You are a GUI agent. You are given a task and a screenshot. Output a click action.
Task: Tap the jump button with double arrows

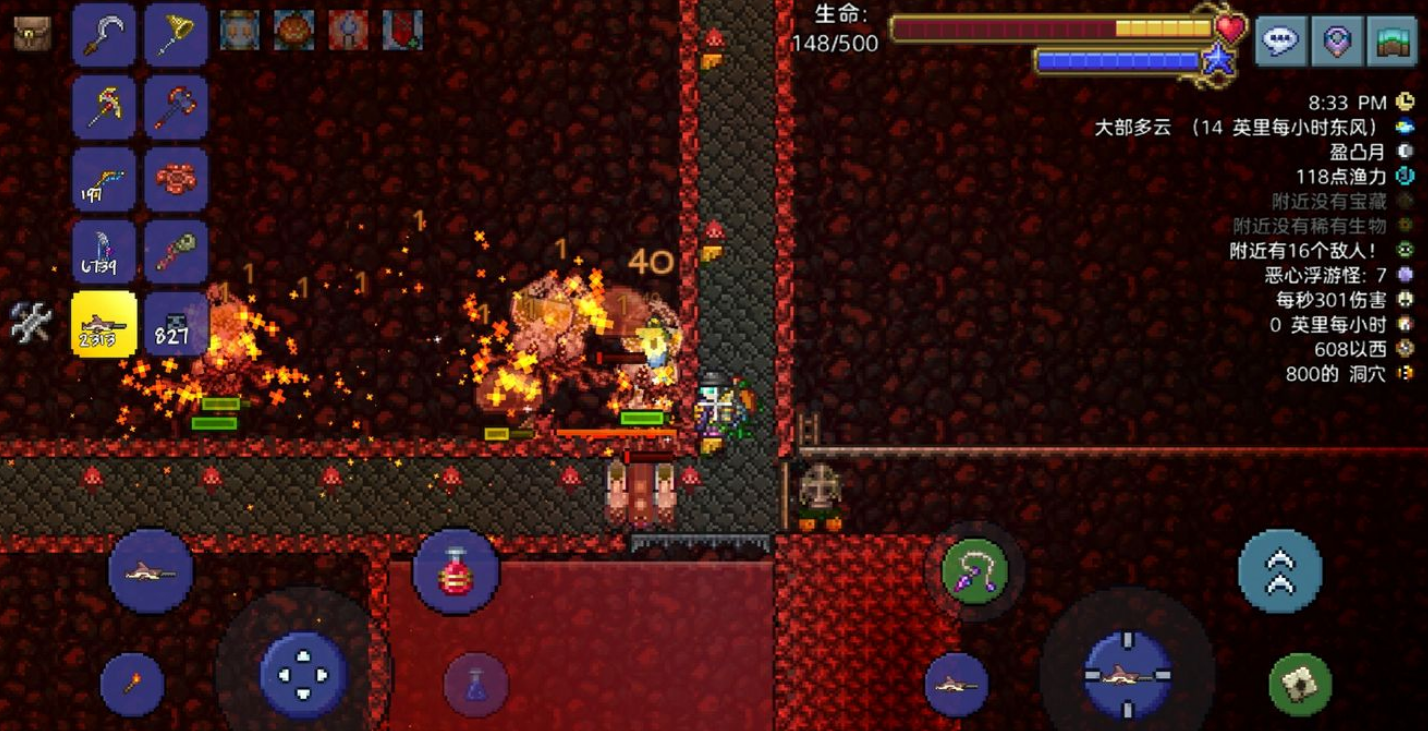1280,571
